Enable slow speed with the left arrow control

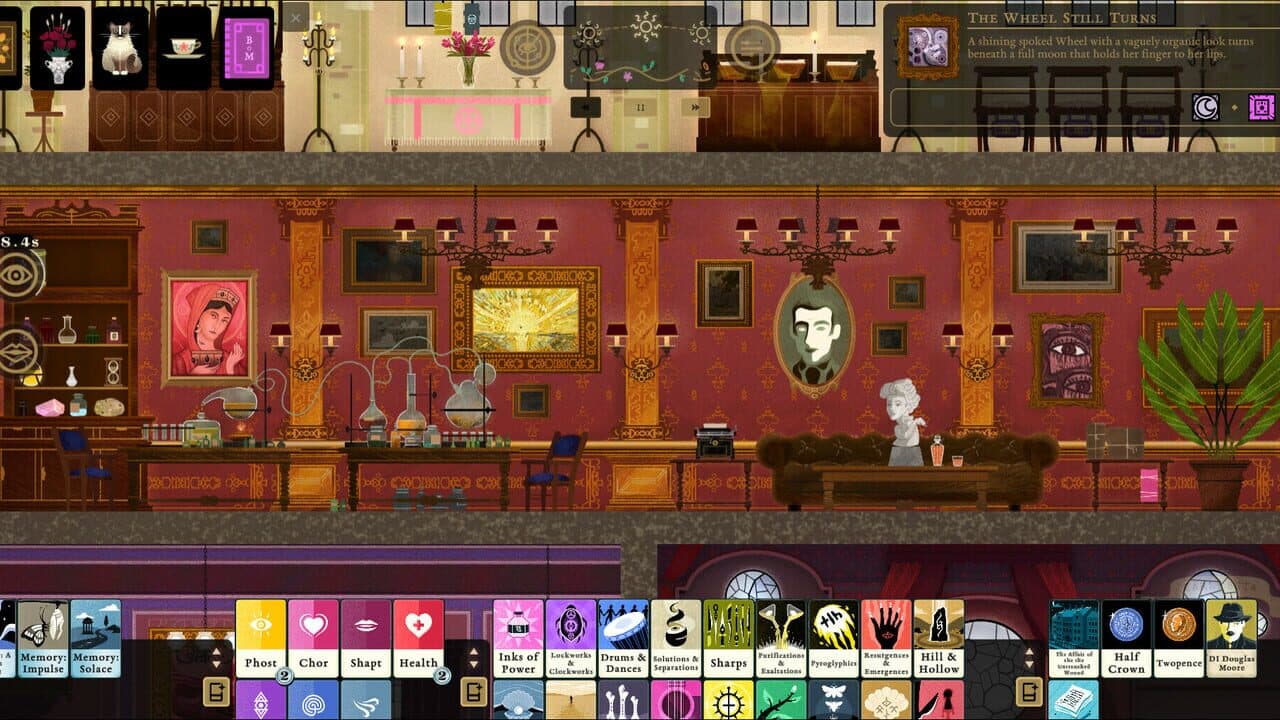coord(586,107)
